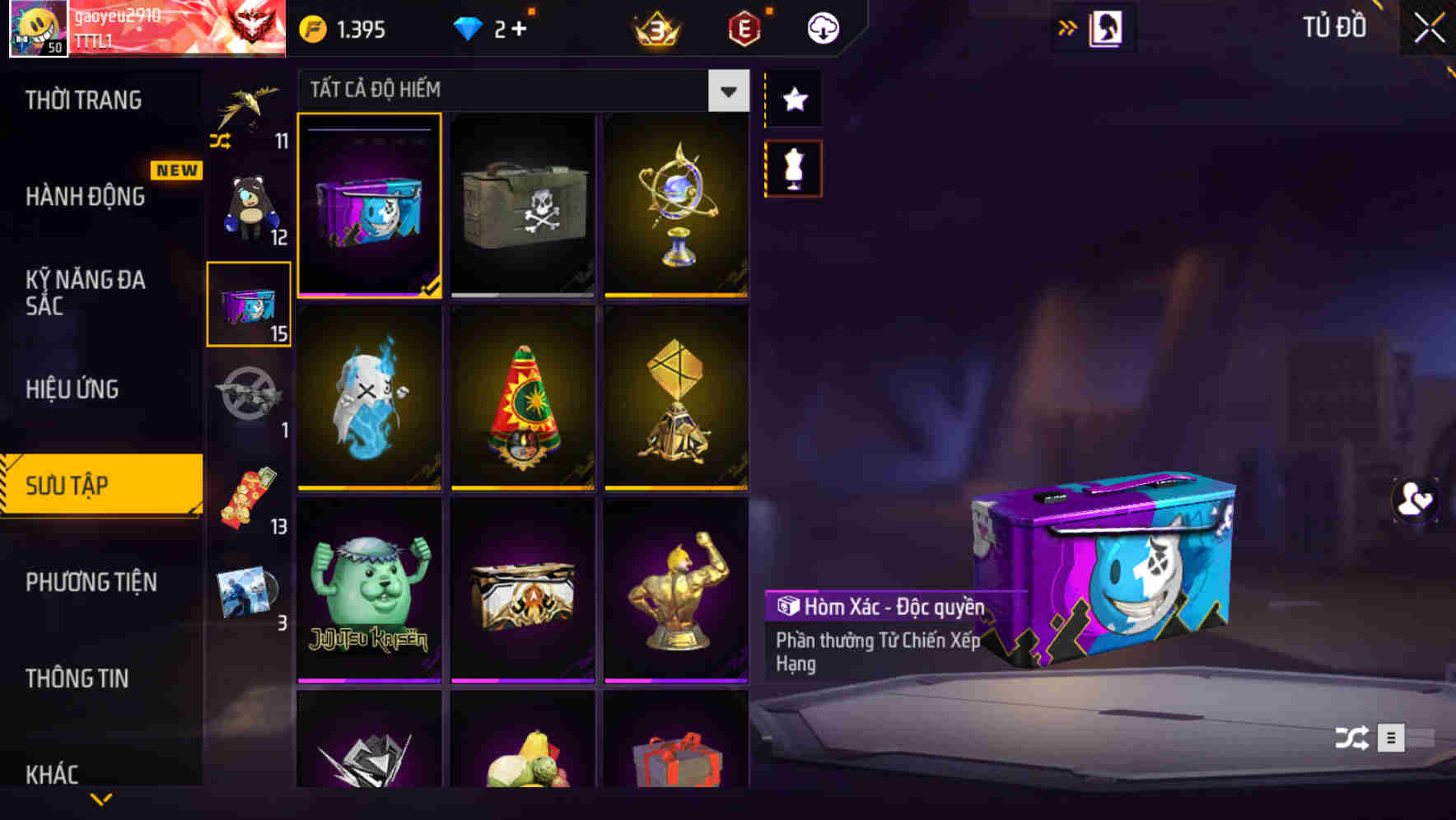Click the double-arrow expander near top right
Screen dimensions: 1456x820
(1069, 27)
